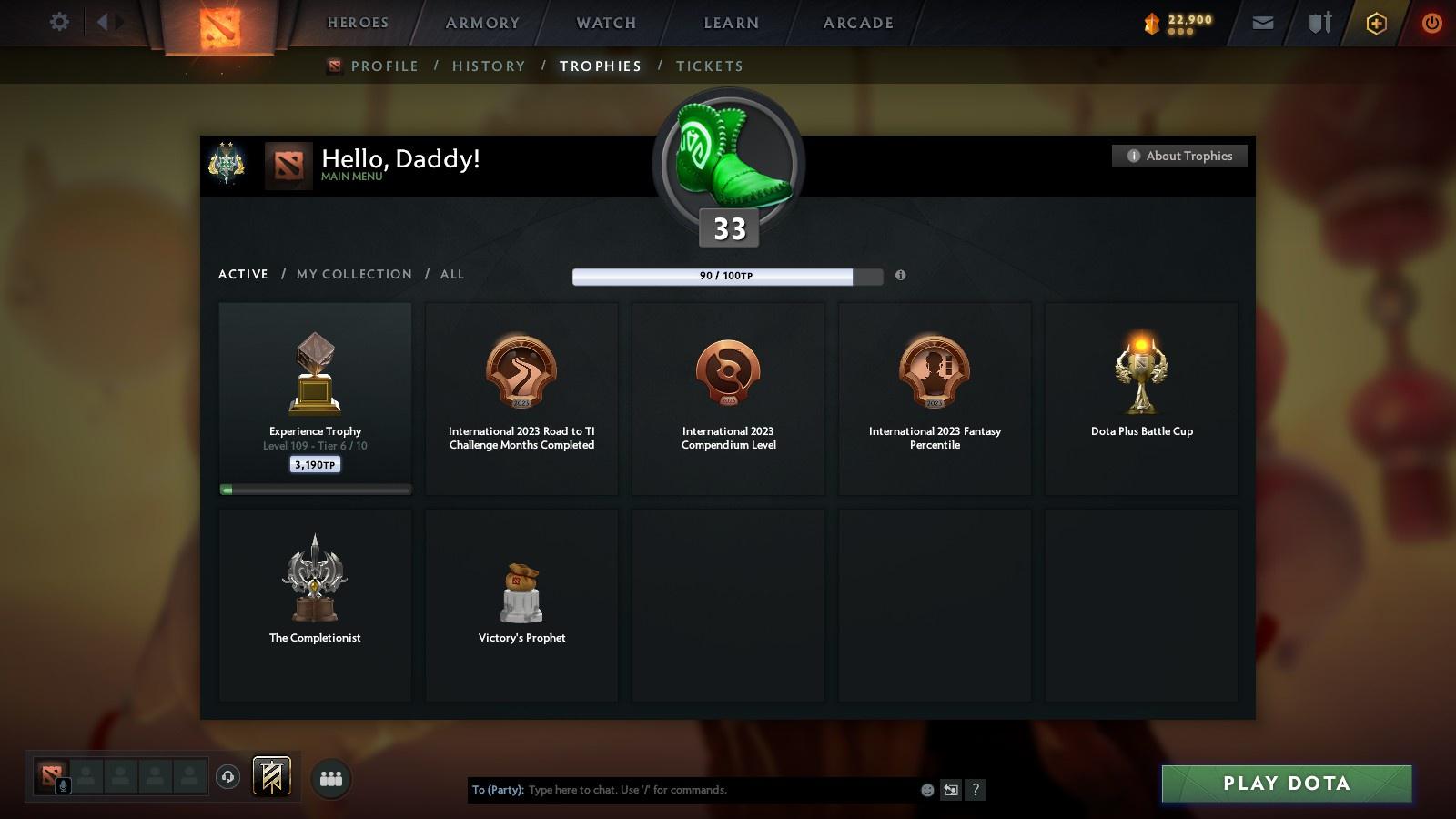This screenshot has width=1456, height=819.
Task: Click the question mark help icon near chat
Action: point(976,790)
